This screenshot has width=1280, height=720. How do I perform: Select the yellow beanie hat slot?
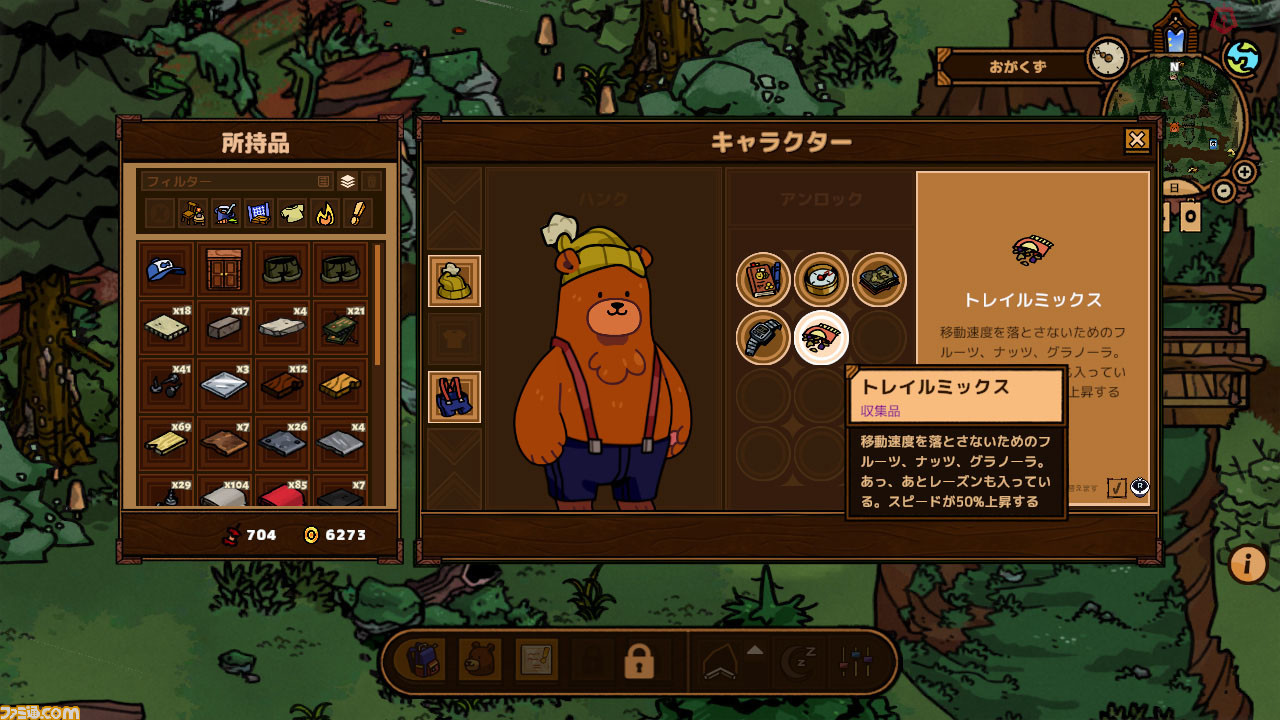(x=455, y=282)
